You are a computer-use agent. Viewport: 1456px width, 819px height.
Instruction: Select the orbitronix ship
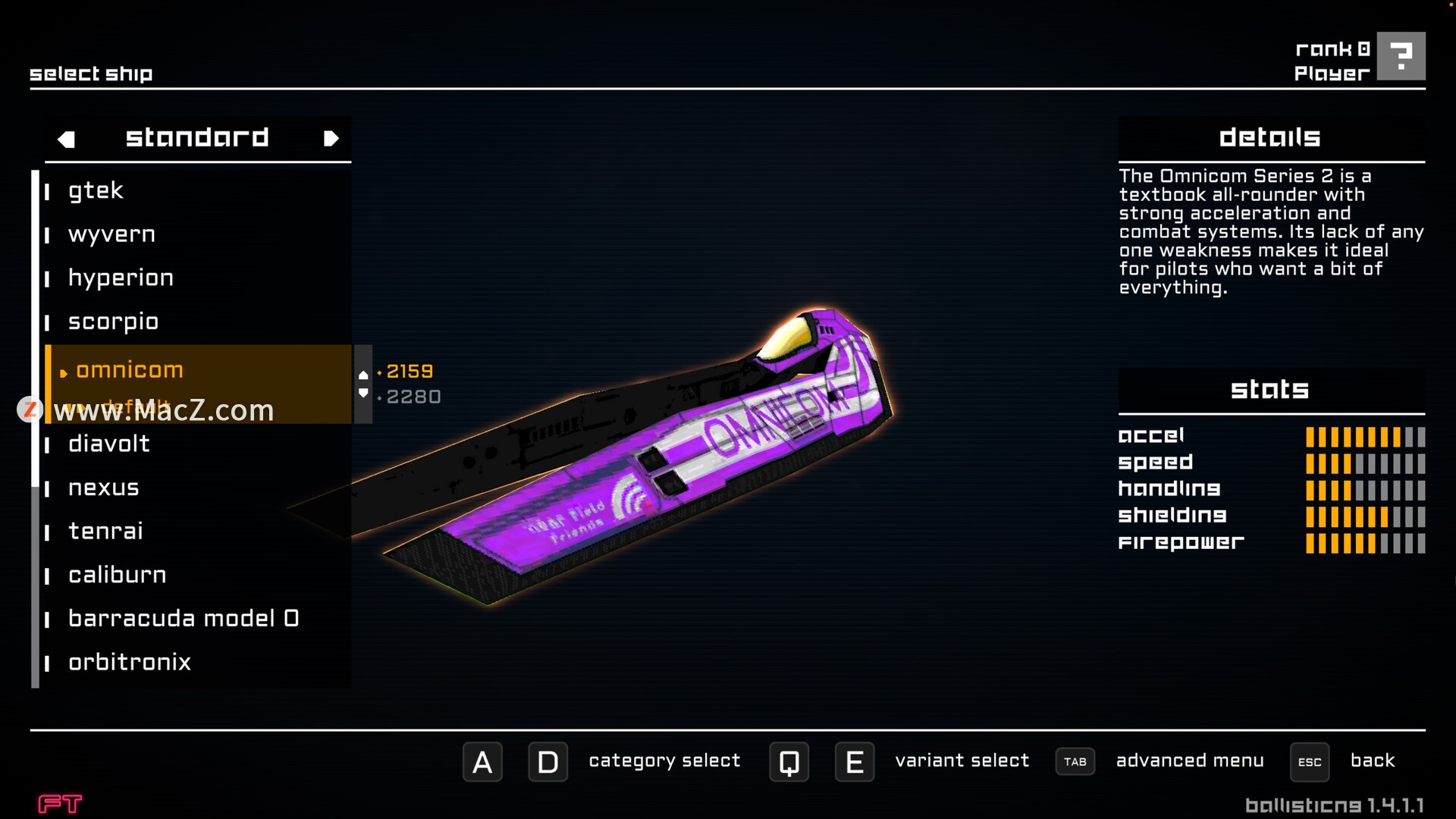(x=130, y=662)
